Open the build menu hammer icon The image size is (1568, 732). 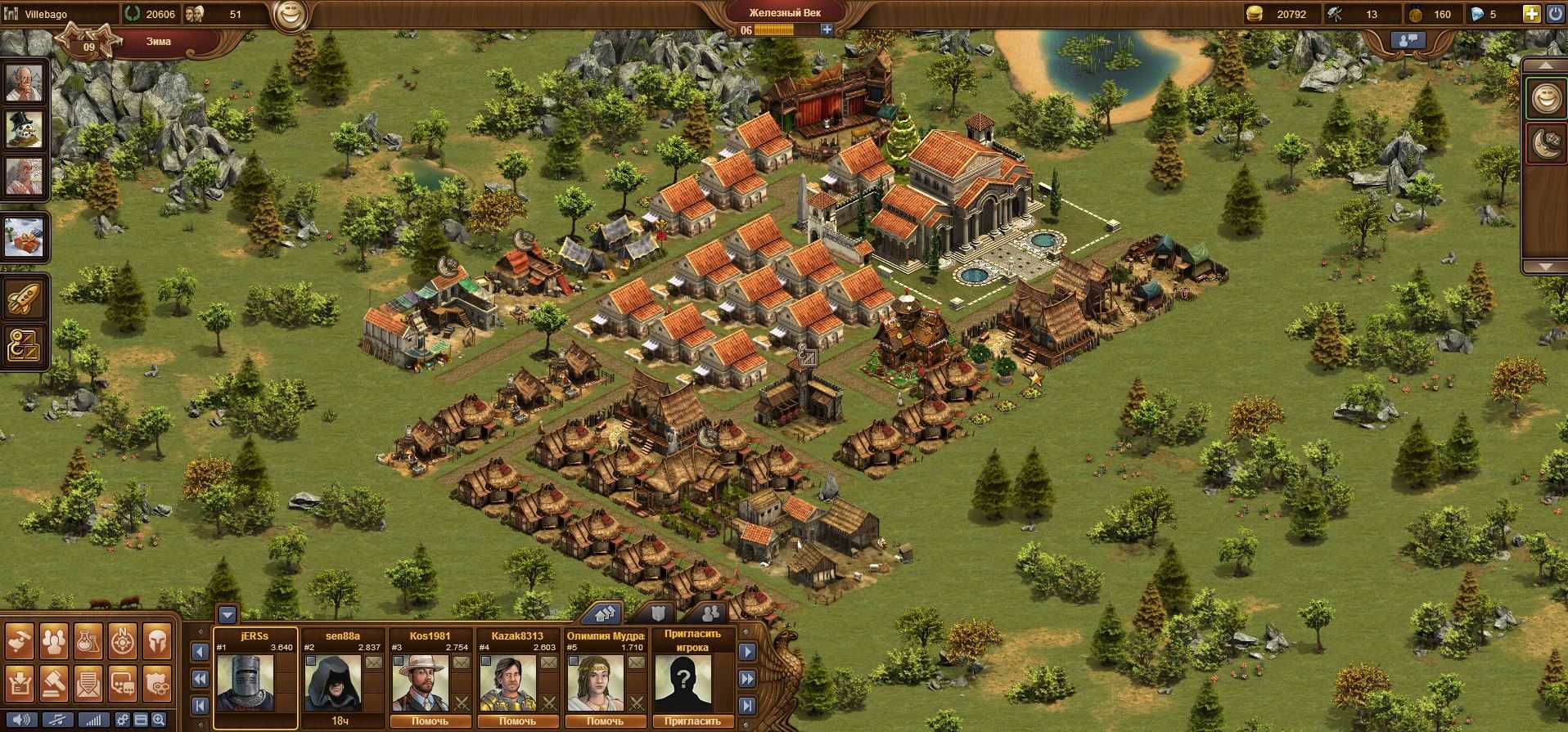(x=20, y=642)
